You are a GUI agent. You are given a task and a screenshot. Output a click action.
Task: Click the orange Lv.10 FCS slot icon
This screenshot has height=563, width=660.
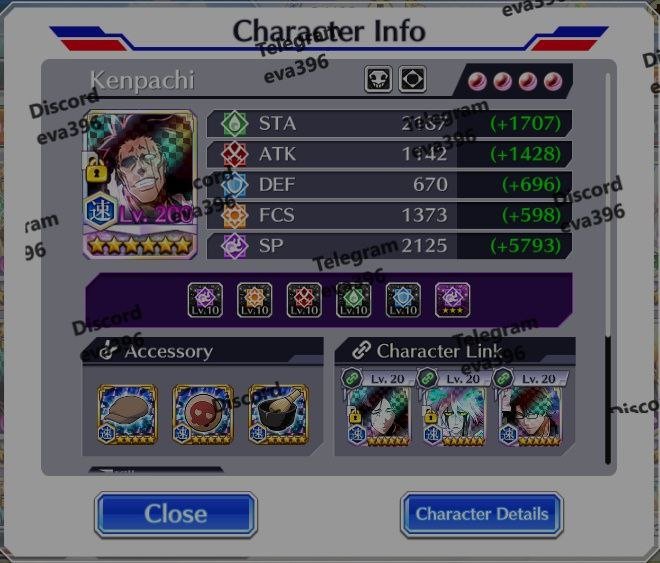click(255, 299)
